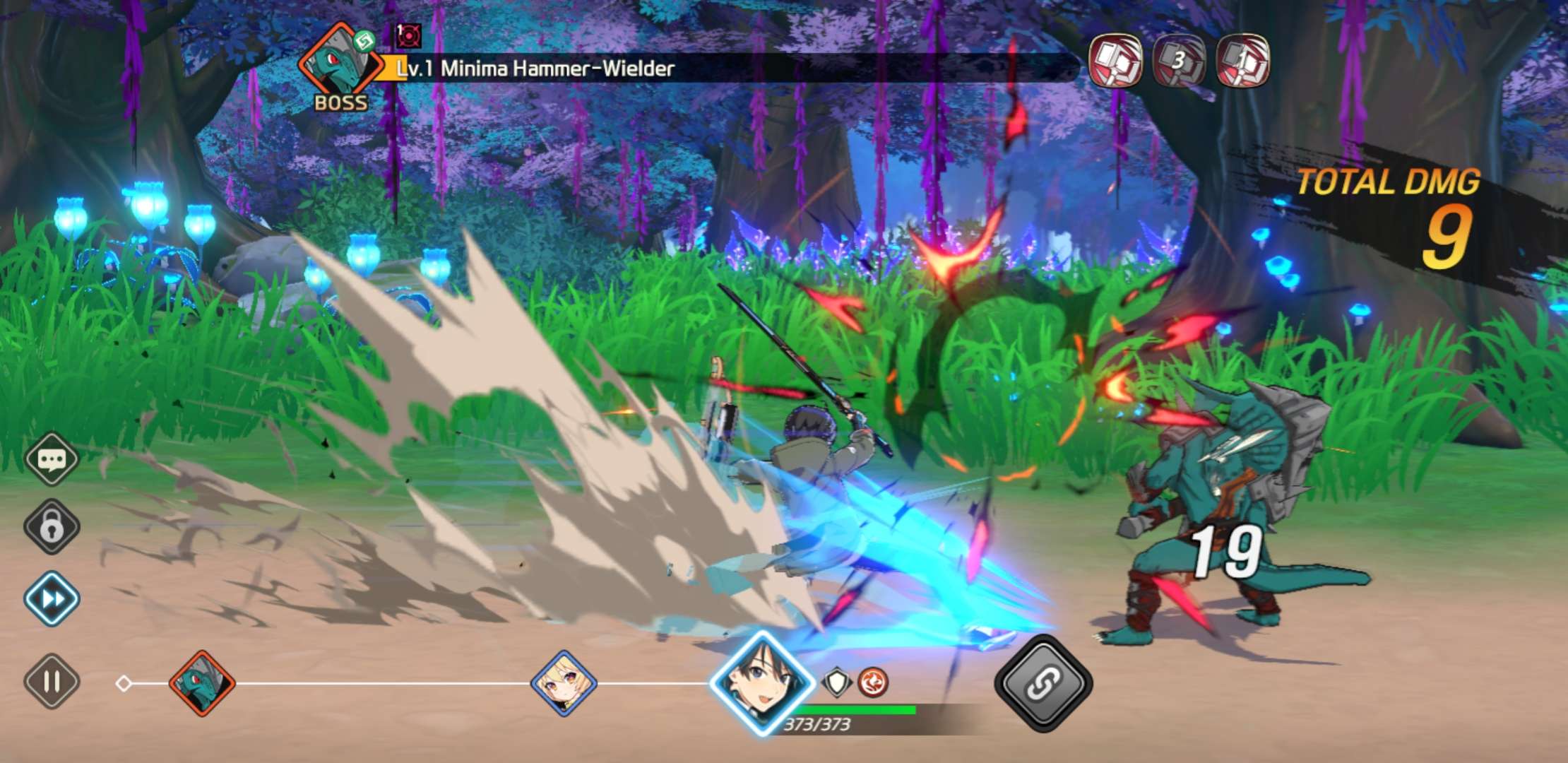Screen dimensions: 1568x763
Task: Tap the padlock lock button
Action: coord(52,526)
